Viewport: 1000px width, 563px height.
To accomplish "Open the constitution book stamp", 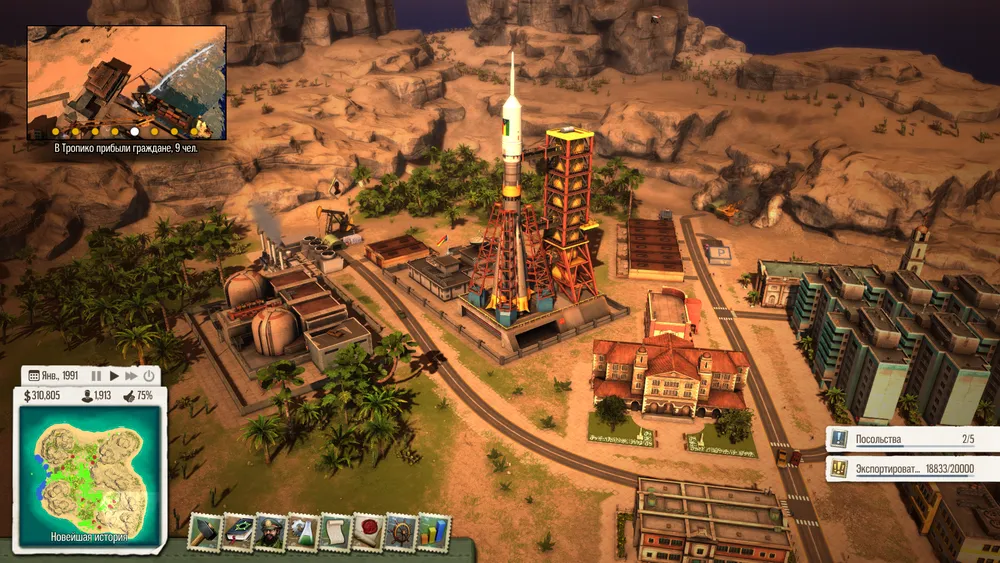I will [237, 532].
